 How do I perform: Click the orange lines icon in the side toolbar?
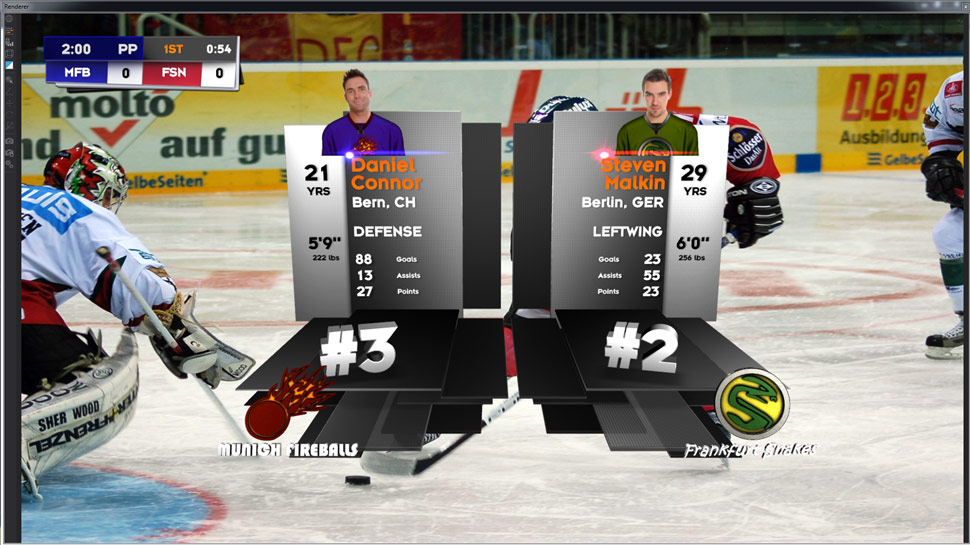(10, 31)
